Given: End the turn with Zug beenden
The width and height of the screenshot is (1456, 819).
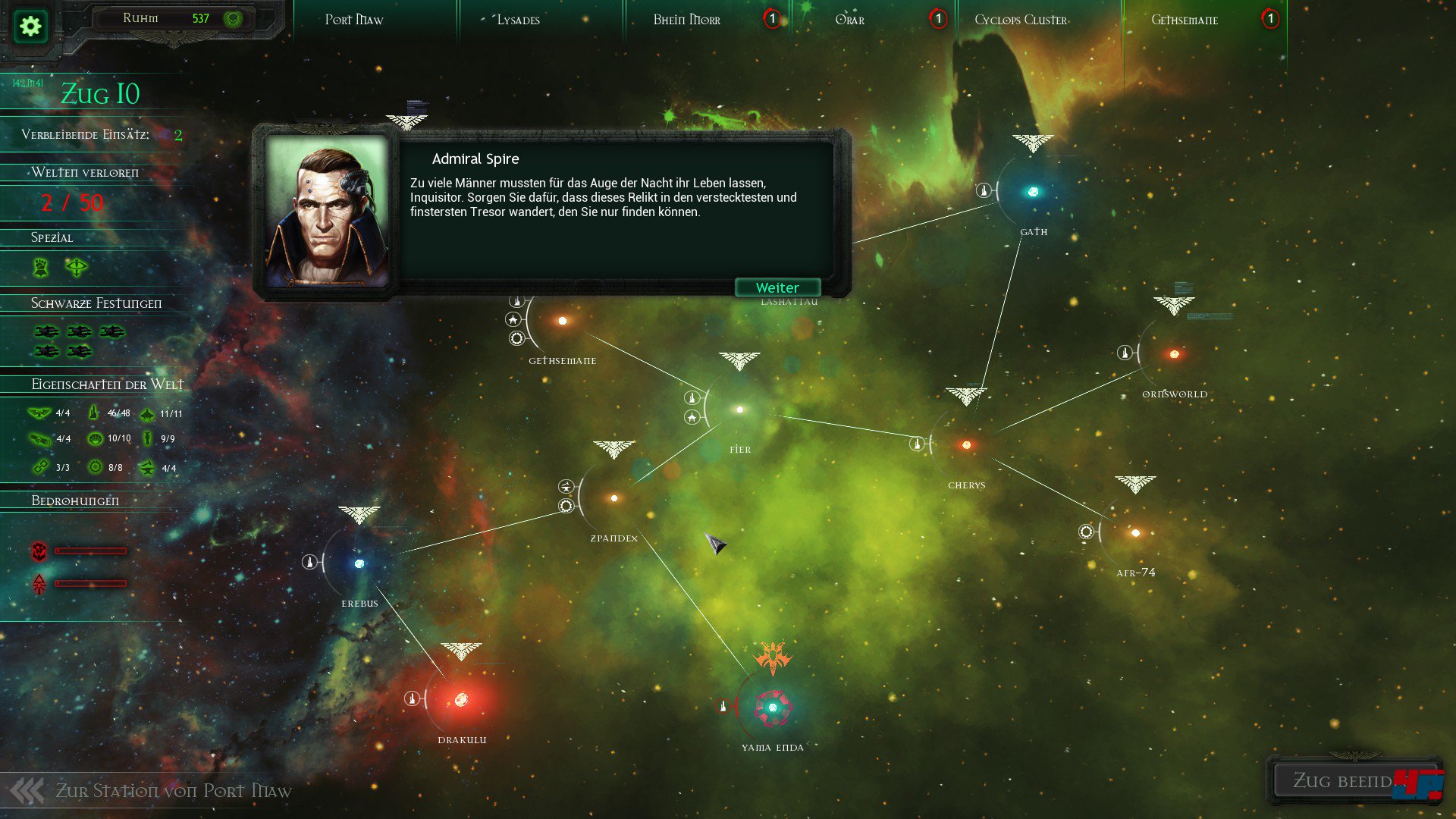Looking at the screenshot, I should [x=1343, y=780].
